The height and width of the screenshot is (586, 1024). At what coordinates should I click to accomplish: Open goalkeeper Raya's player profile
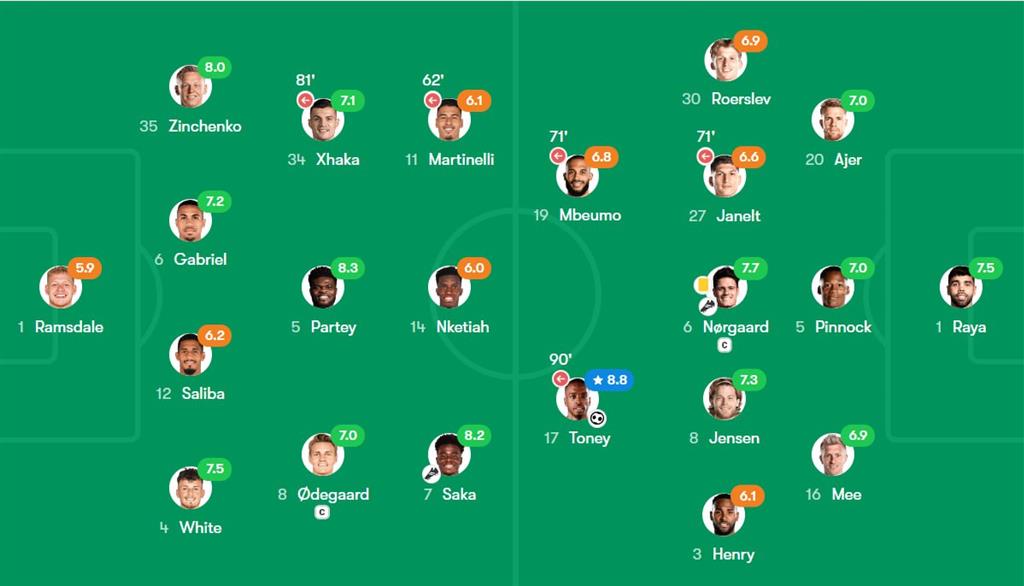click(960, 287)
